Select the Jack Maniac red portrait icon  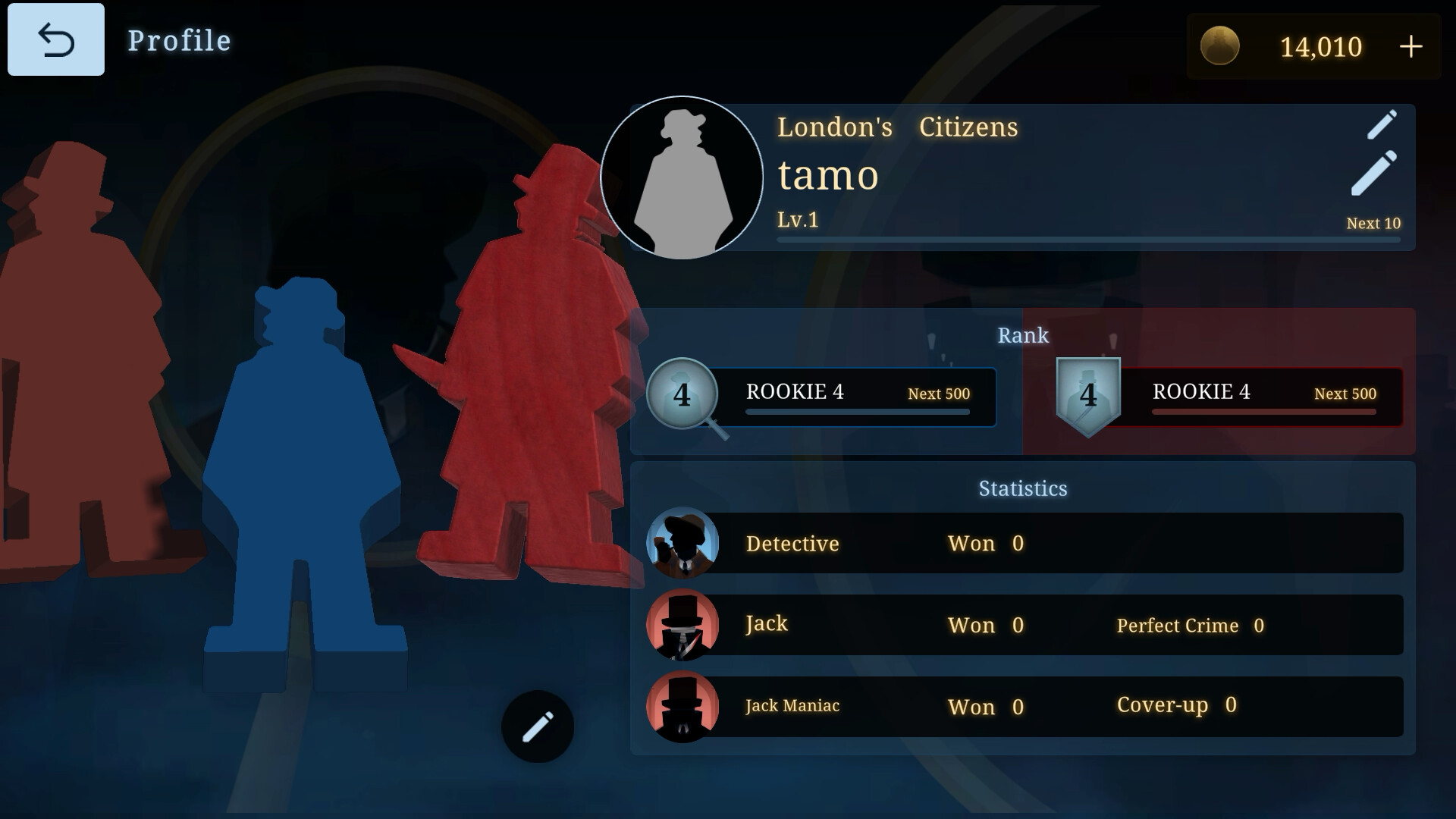683,706
